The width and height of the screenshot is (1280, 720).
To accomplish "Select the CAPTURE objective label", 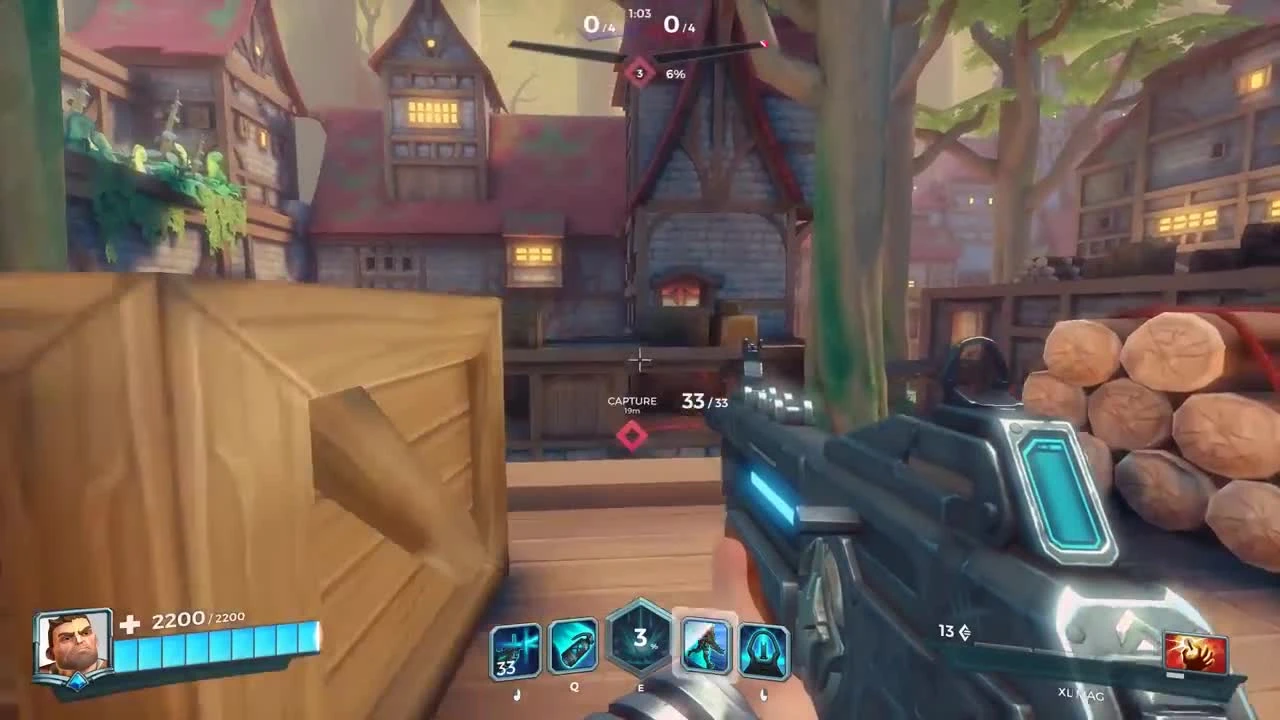I will [x=631, y=400].
